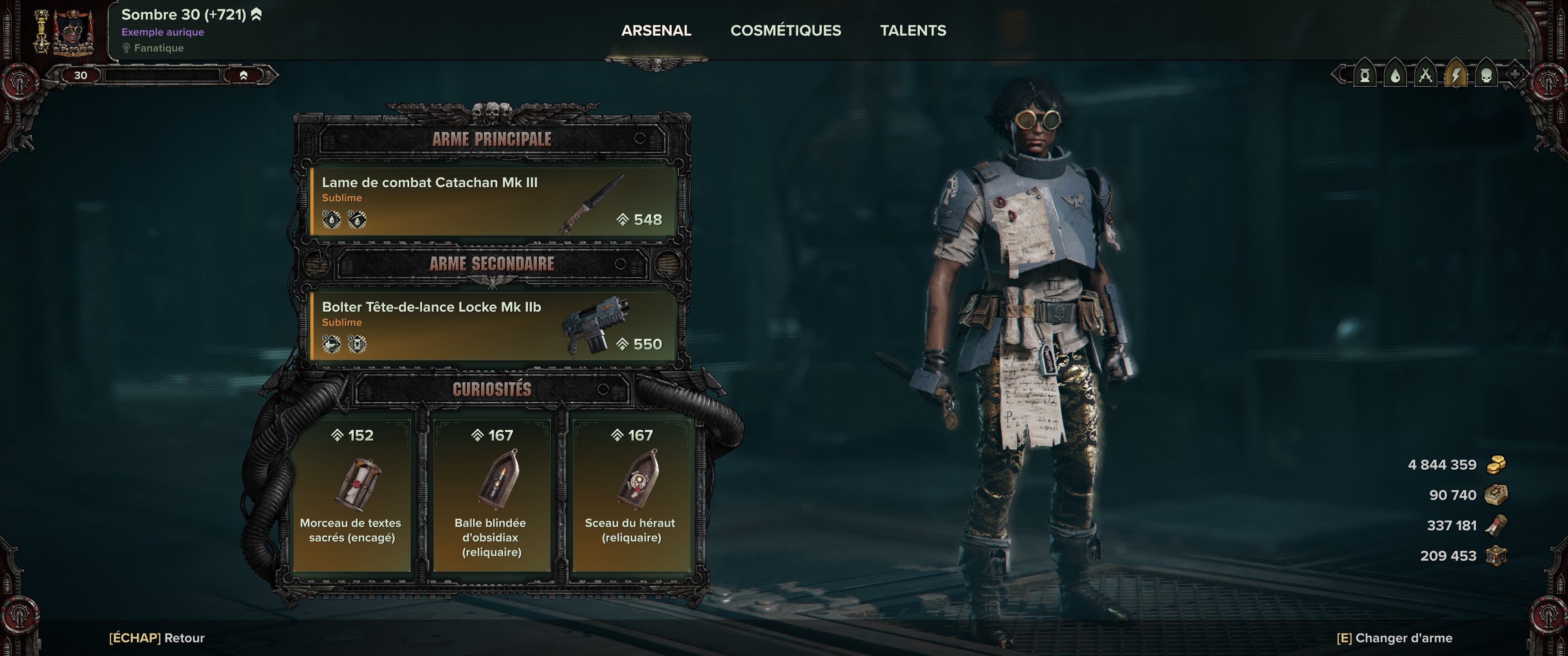The height and width of the screenshot is (656, 1568).
Task: Select the Arsenal tab
Action: click(655, 31)
